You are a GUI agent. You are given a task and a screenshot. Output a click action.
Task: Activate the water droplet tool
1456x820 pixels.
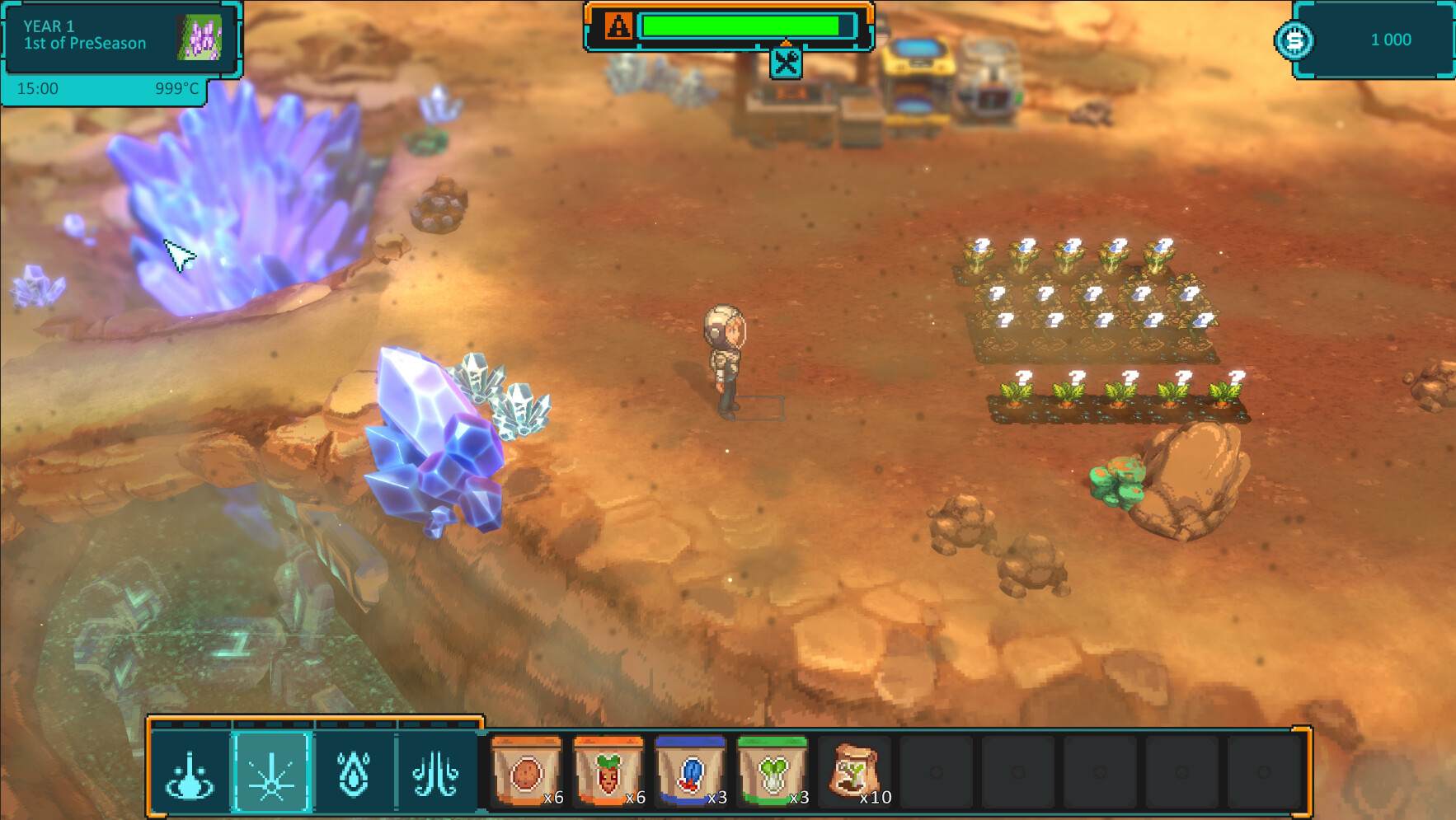pos(355,774)
